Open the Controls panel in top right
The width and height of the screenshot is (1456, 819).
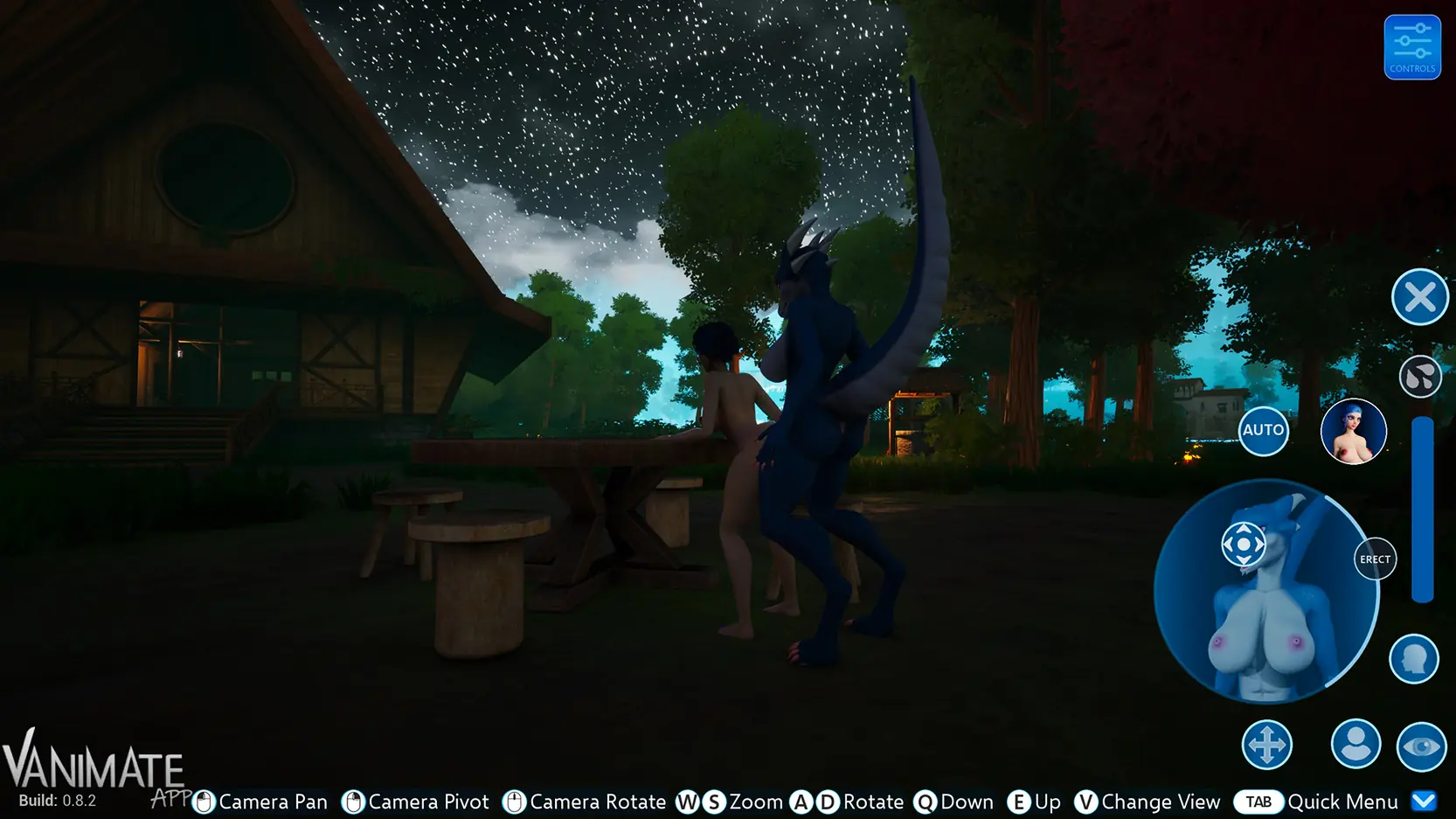click(1412, 45)
